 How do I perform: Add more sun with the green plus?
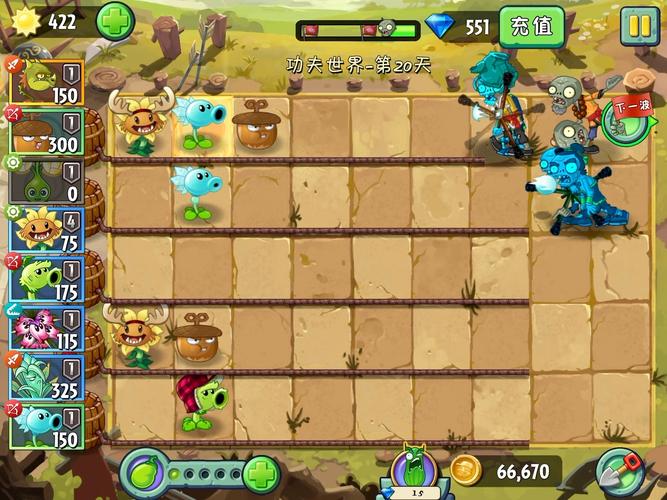[x=115, y=21]
